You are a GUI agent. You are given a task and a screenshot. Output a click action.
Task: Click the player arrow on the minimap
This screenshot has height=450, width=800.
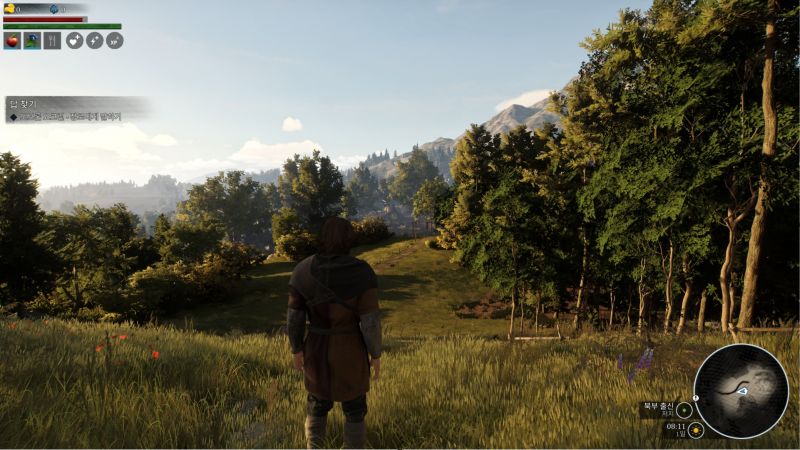click(742, 390)
